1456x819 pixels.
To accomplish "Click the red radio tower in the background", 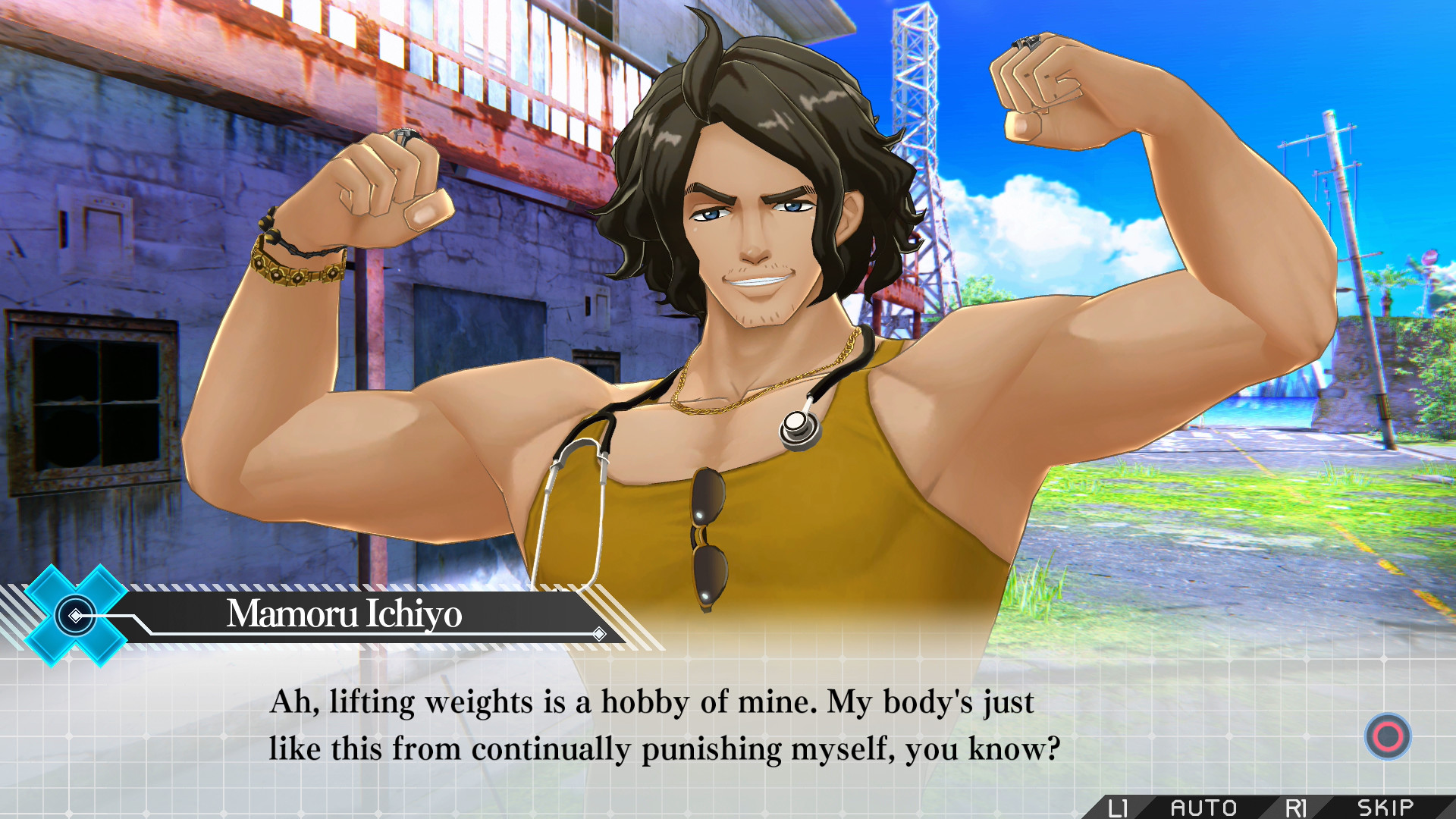I will pyautogui.click(x=914, y=114).
